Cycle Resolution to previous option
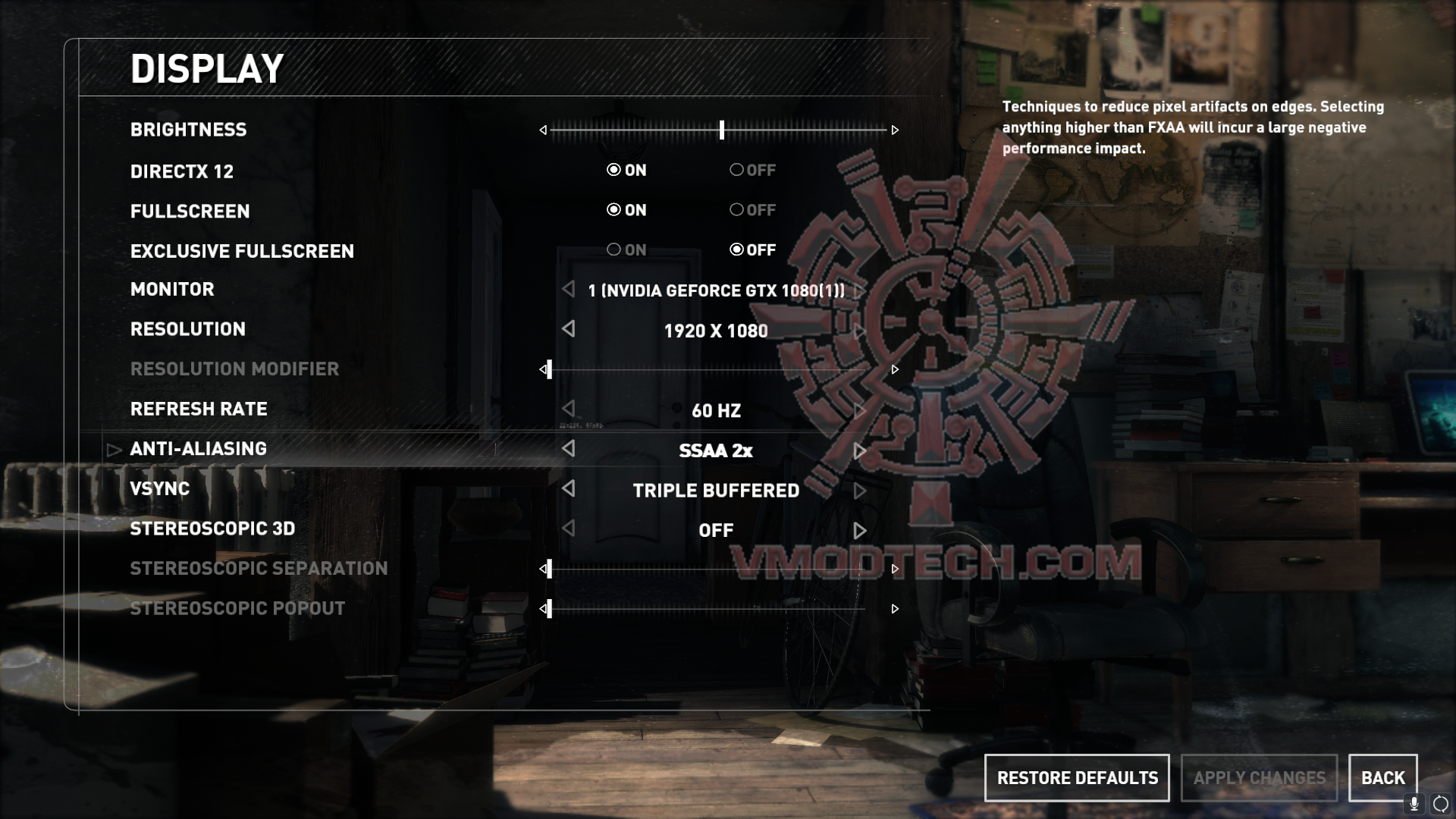This screenshot has height=819, width=1456. (569, 329)
